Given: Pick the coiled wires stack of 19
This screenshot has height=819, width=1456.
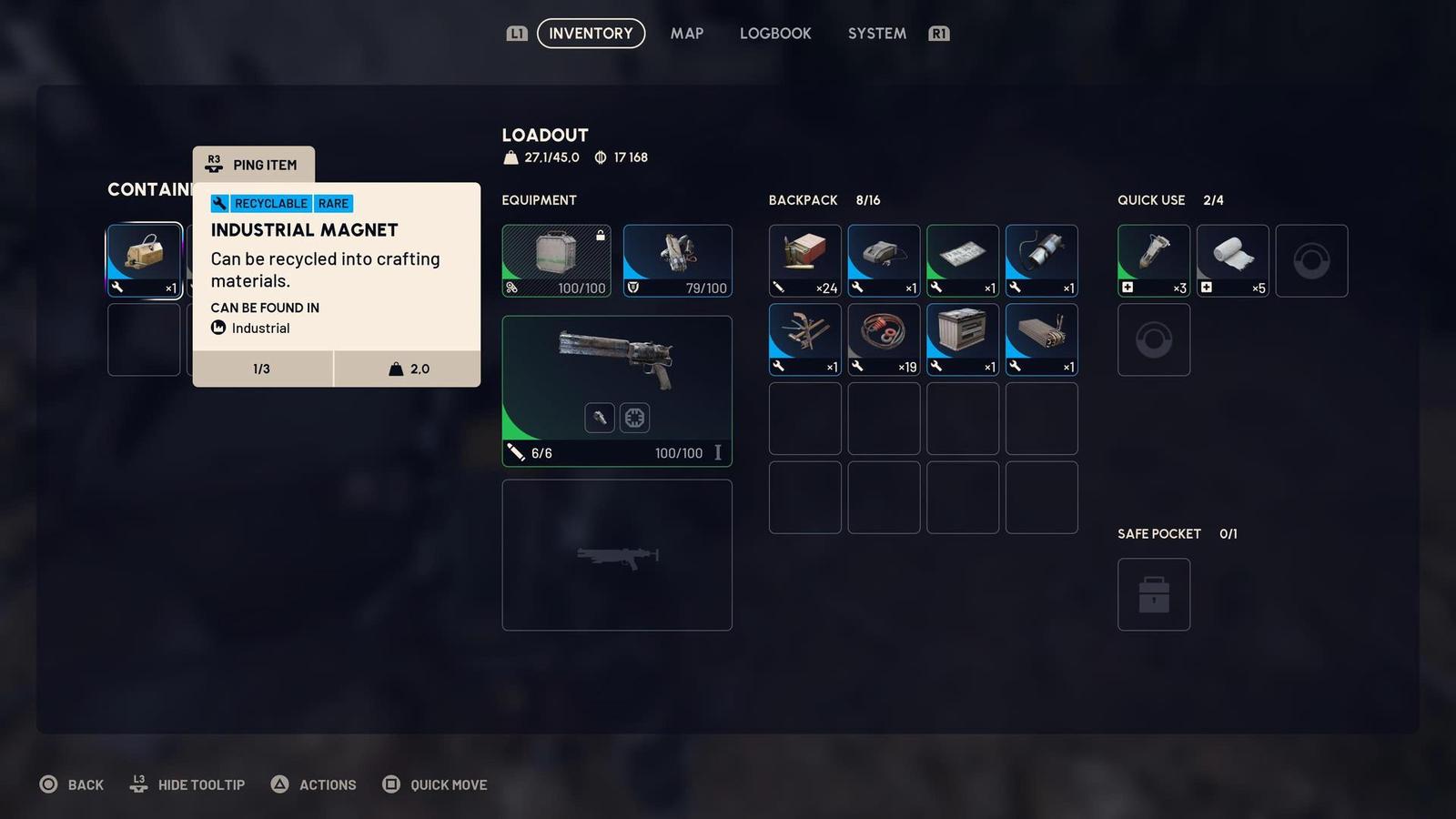Looking at the screenshot, I should 884,339.
